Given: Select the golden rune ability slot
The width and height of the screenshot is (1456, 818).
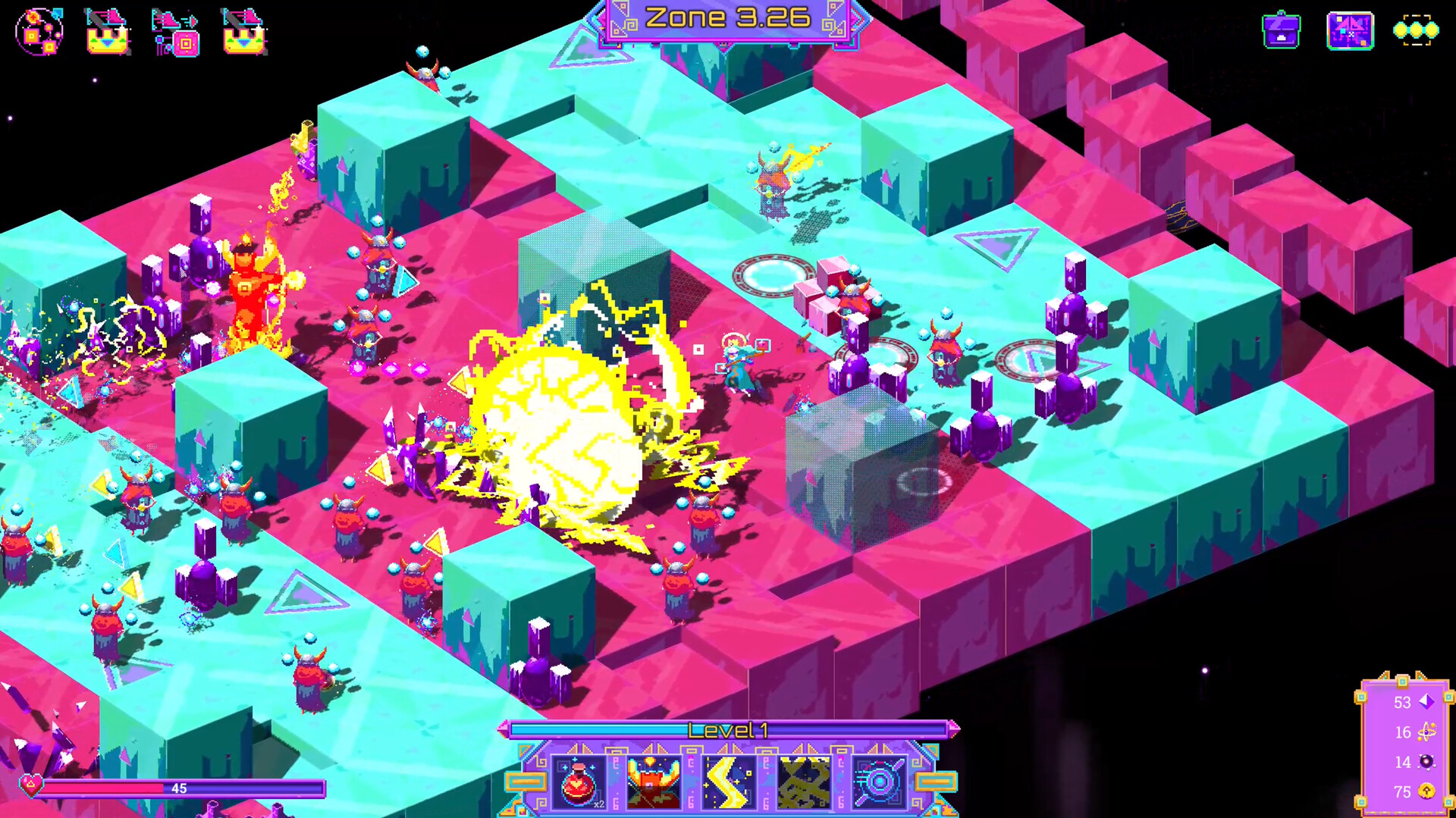Looking at the screenshot, I should [805, 783].
